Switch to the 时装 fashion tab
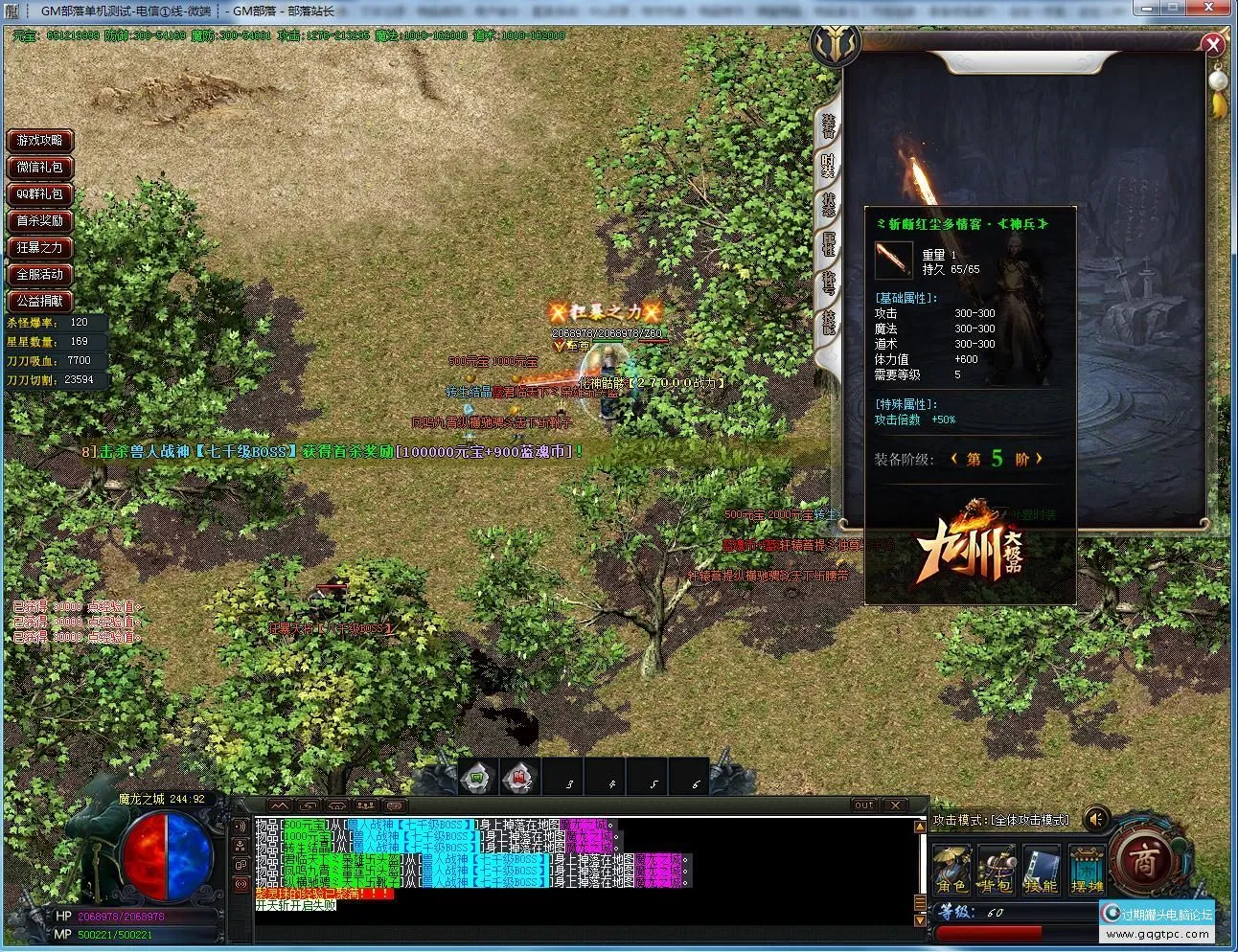 (828, 165)
